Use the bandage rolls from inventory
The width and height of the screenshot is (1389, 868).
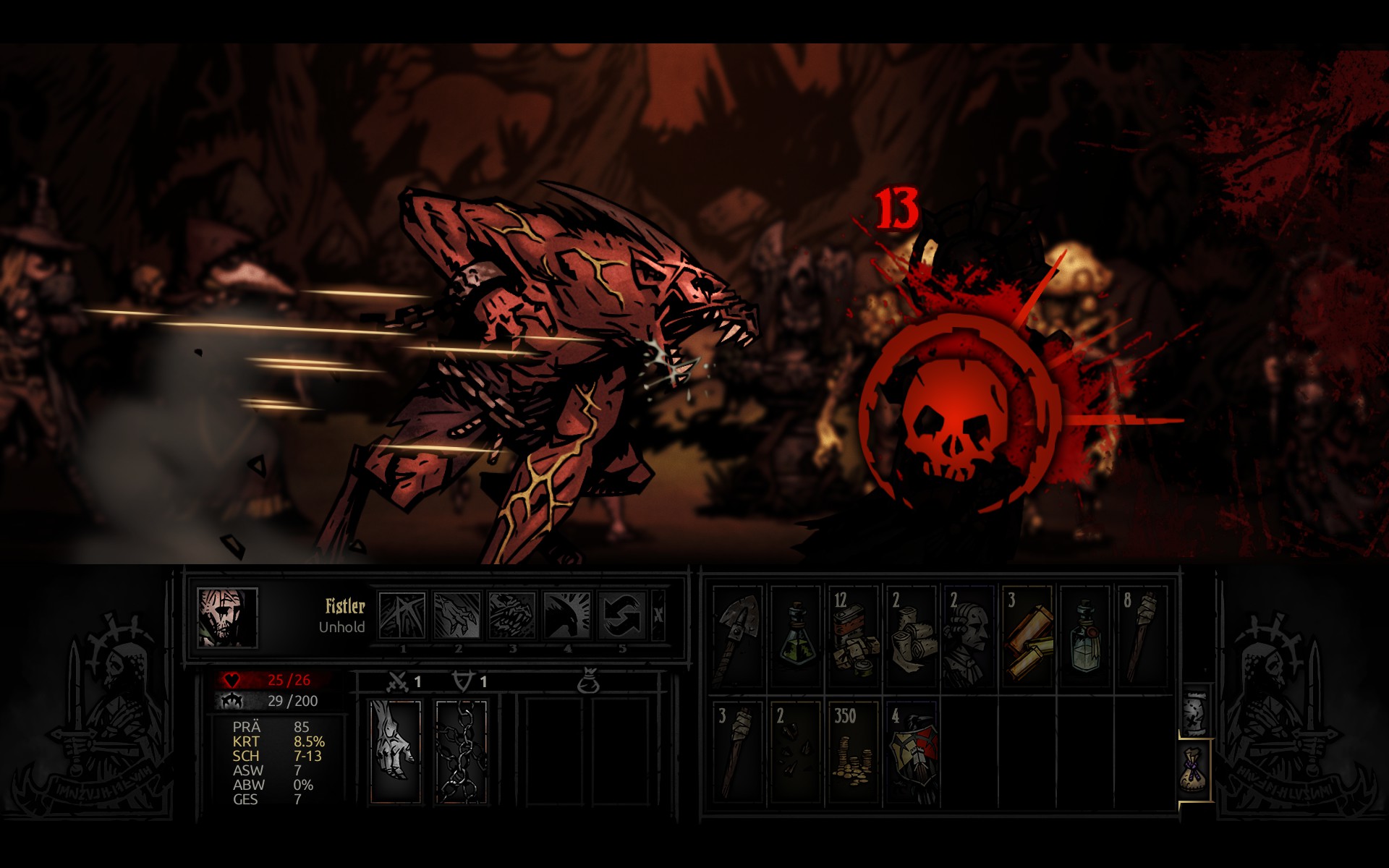tap(912, 637)
